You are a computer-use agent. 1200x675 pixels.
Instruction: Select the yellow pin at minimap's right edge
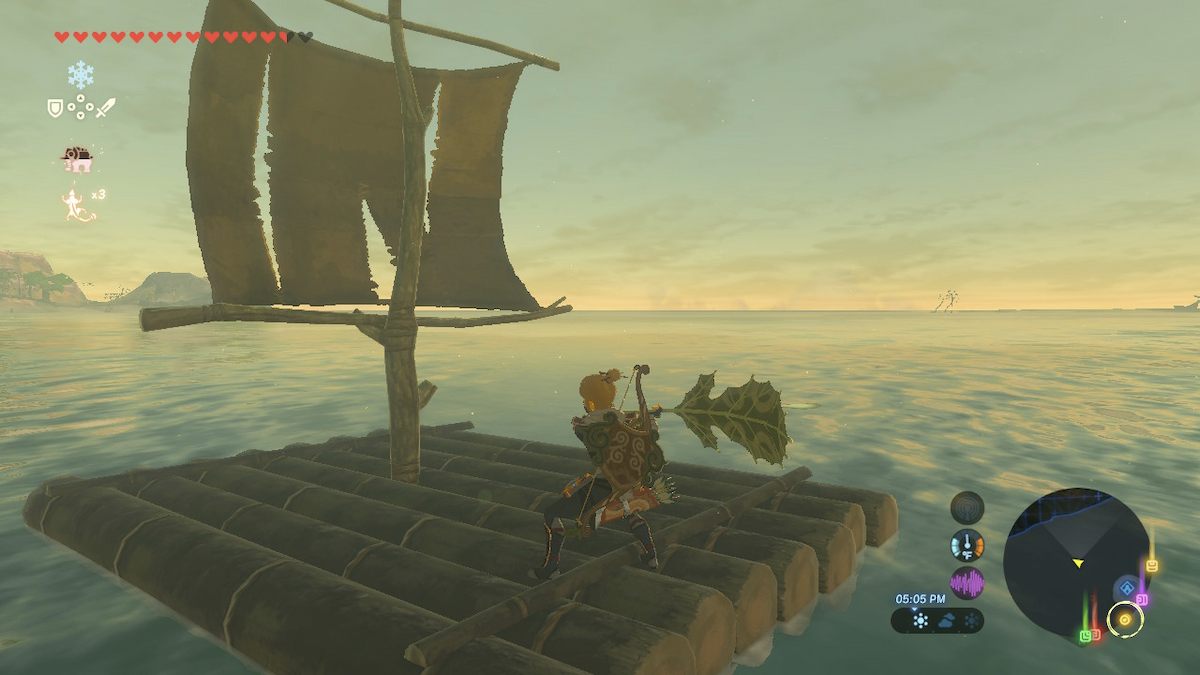pyautogui.click(x=1152, y=566)
